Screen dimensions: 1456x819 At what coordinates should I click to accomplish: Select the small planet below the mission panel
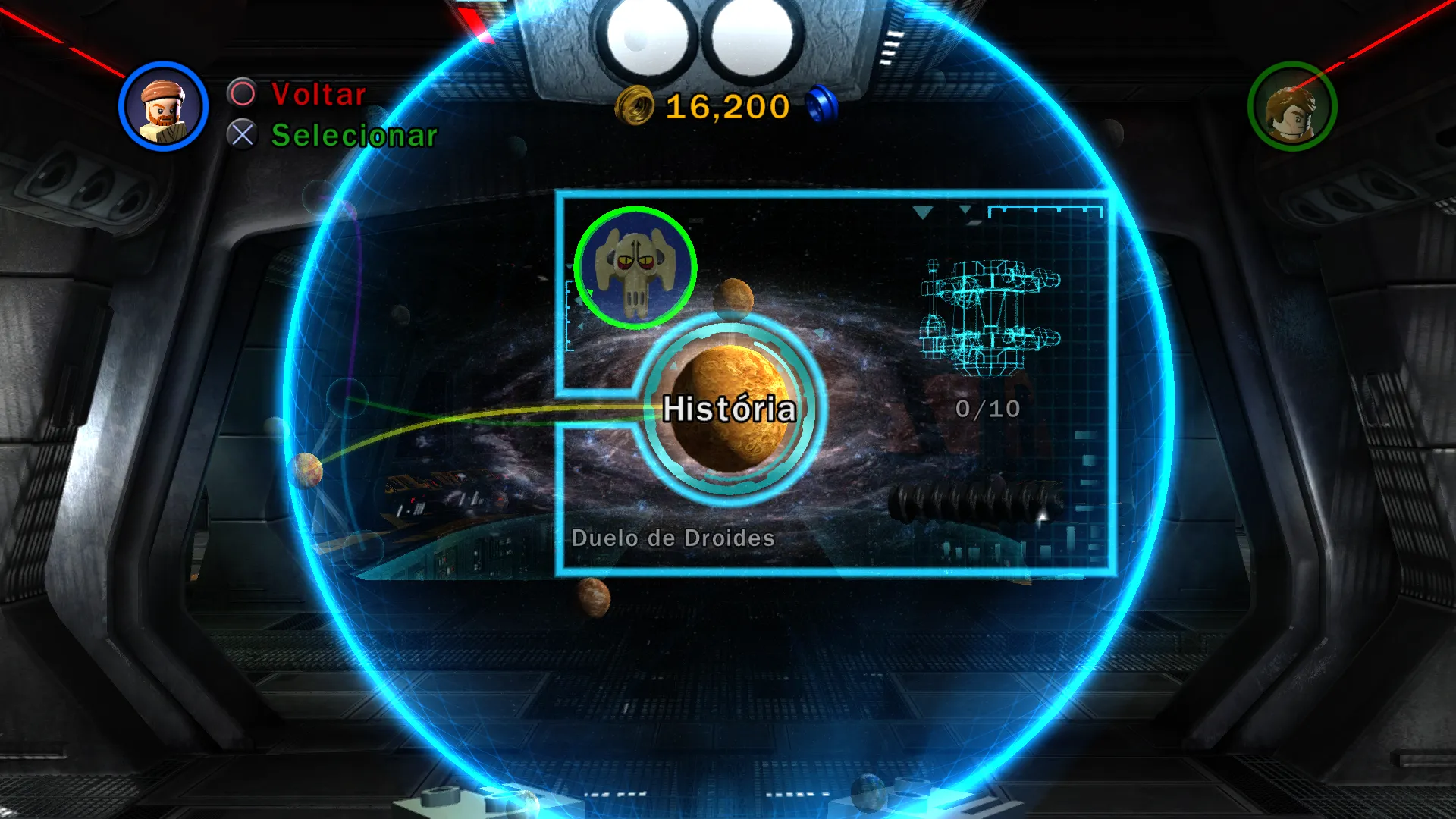(x=593, y=596)
